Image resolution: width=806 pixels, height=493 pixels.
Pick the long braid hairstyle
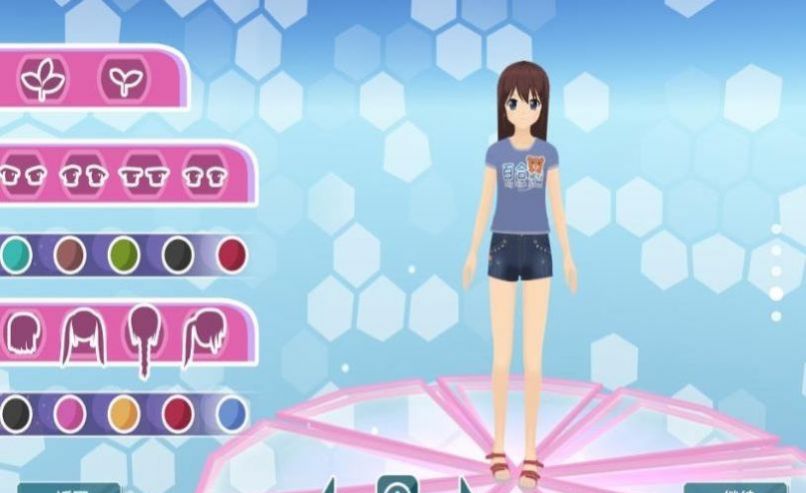coord(145,338)
